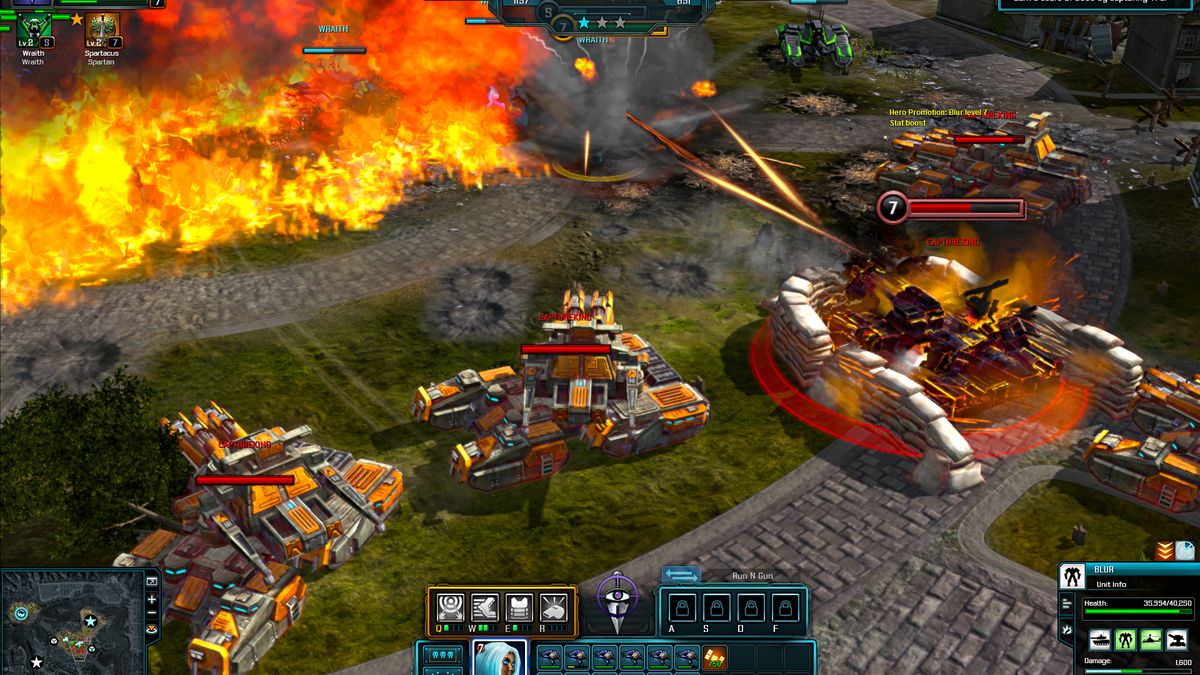Image resolution: width=1200 pixels, height=675 pixels.
Task: Trigger the E armor vest ability
Action: pyautogui.click(x=519, y=607)
